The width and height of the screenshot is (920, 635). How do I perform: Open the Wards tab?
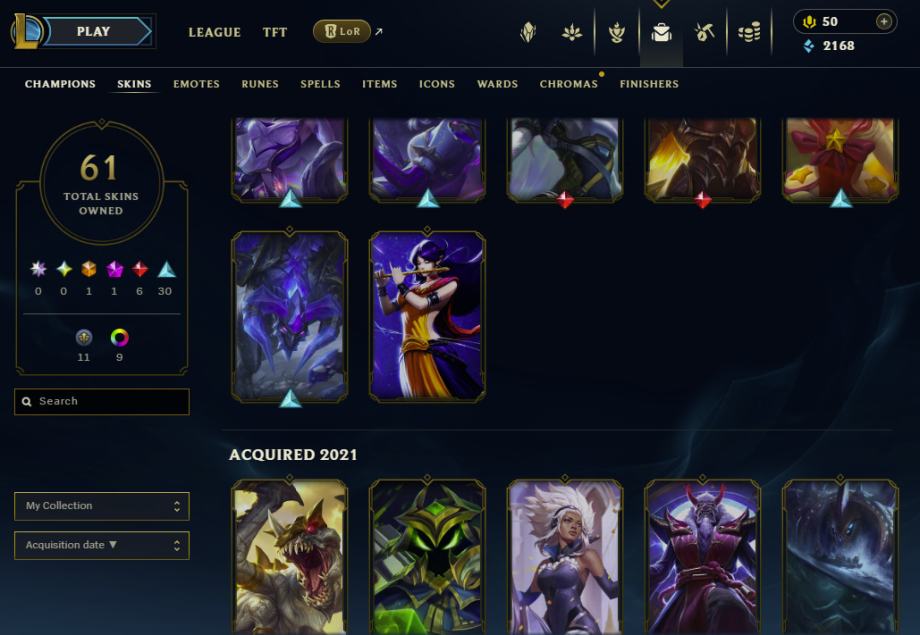(497, 84)
